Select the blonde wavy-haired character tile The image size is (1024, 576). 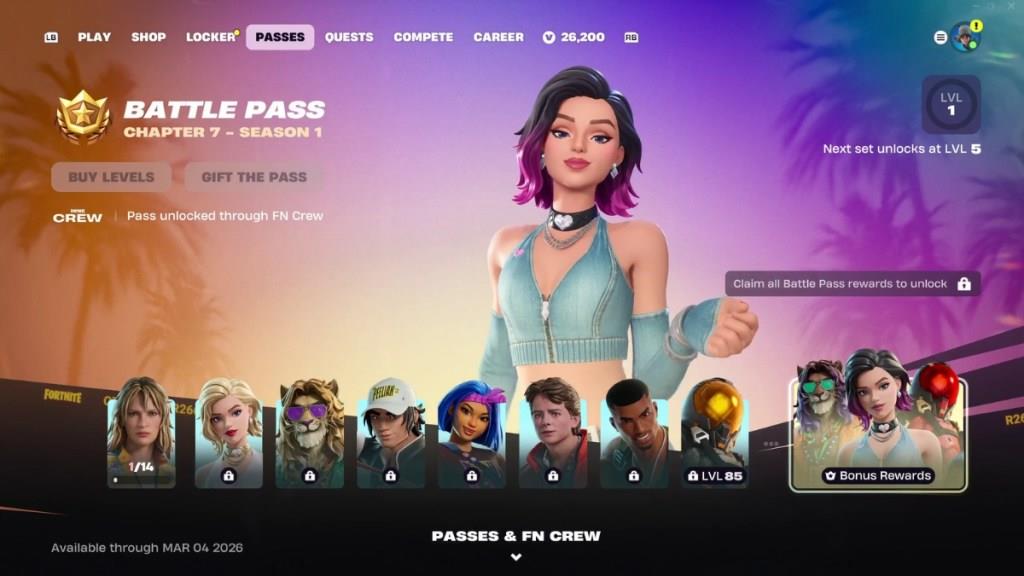pyautogui.click(x=228, y=432)
